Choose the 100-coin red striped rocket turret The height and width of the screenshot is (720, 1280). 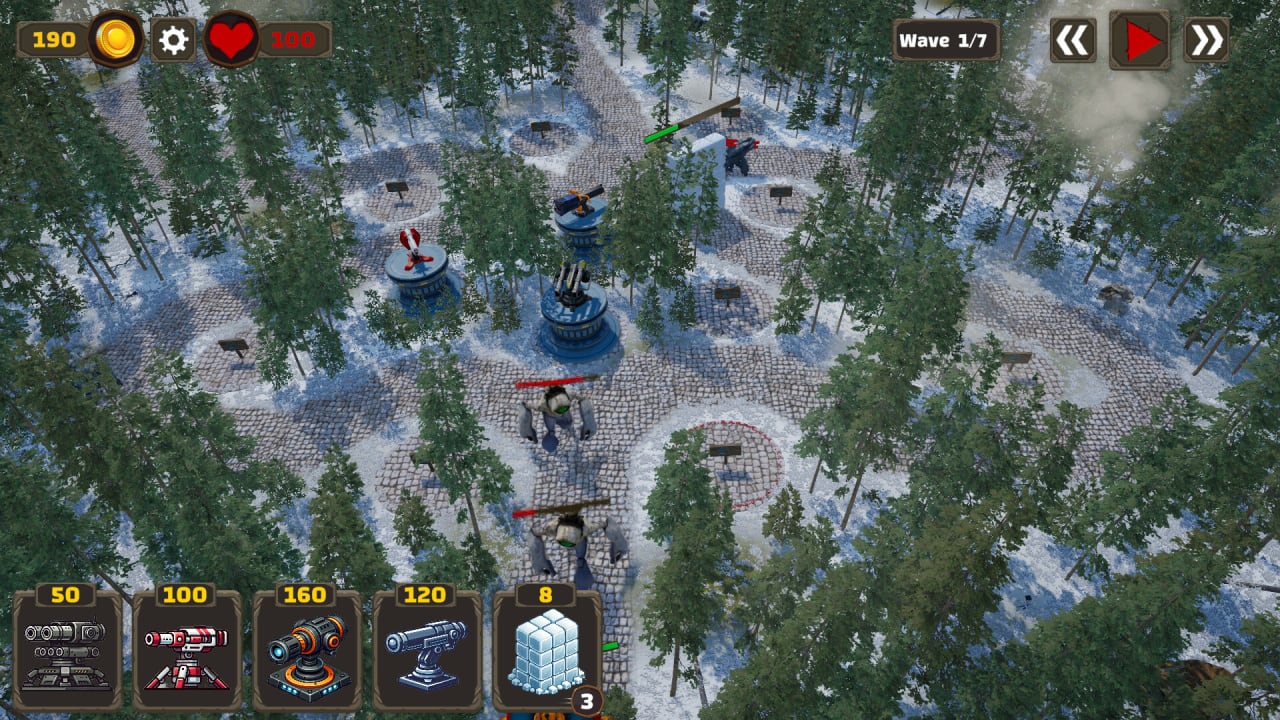[187, 650]
